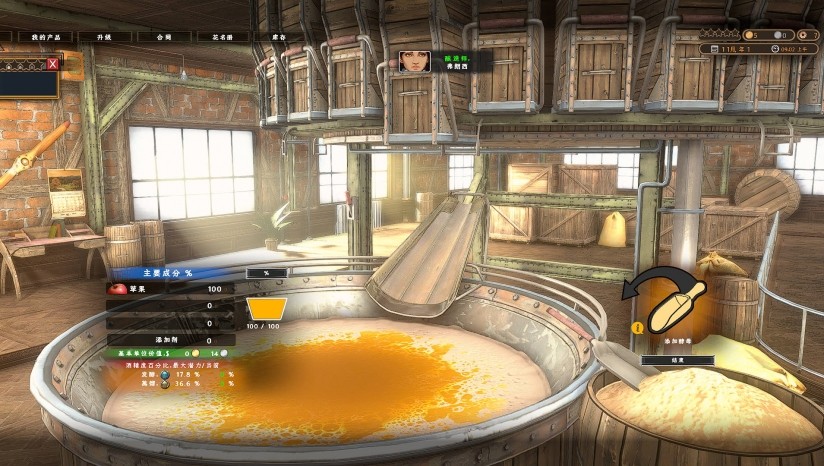Click the 结束 (Finish) button
This screenshot has height=466, width=824.
coord(677,360)
